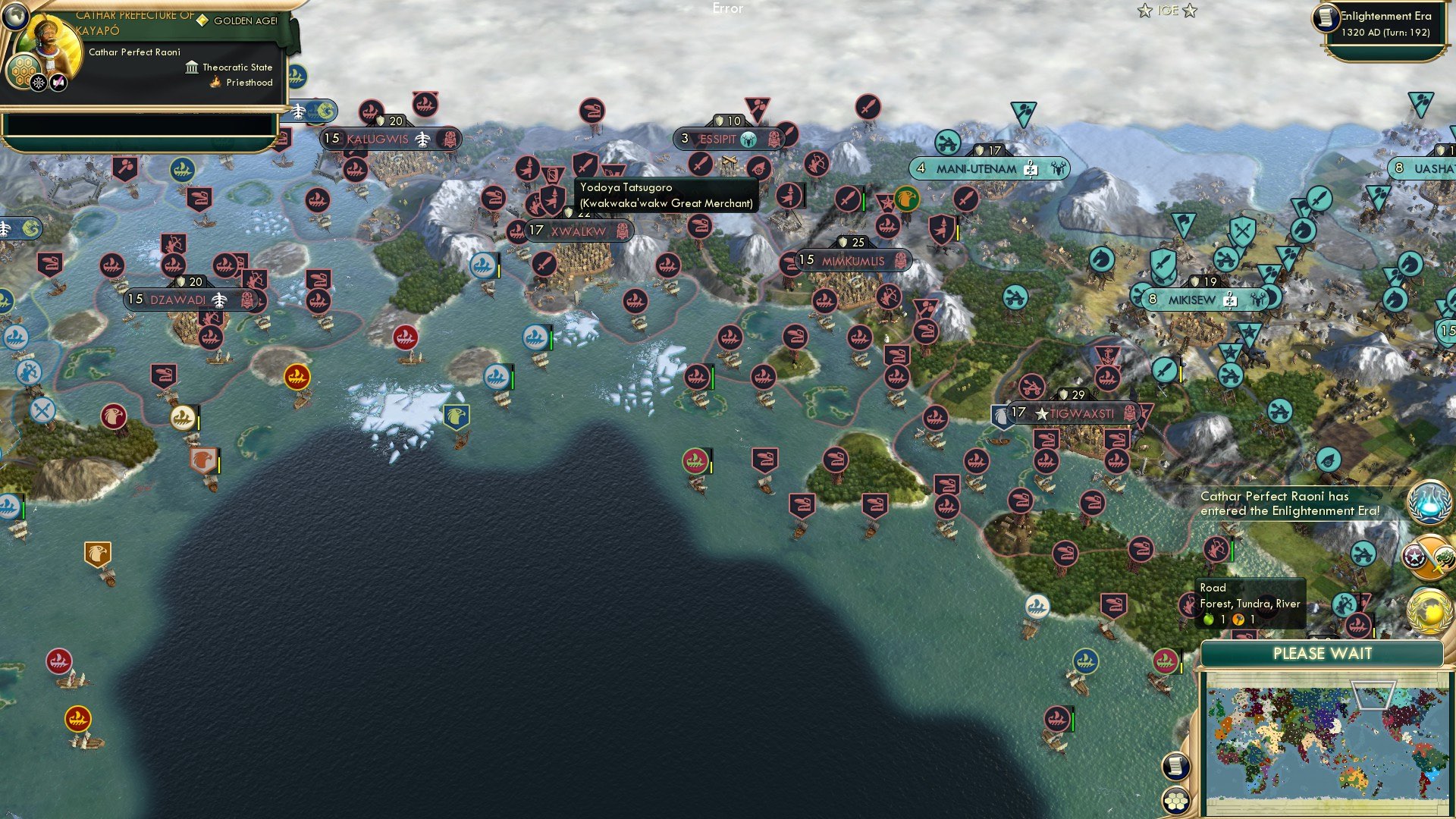Click the pink war-hammer icon beside the snowflake
Screen dimensions: 1456x819
click(57, 82)
